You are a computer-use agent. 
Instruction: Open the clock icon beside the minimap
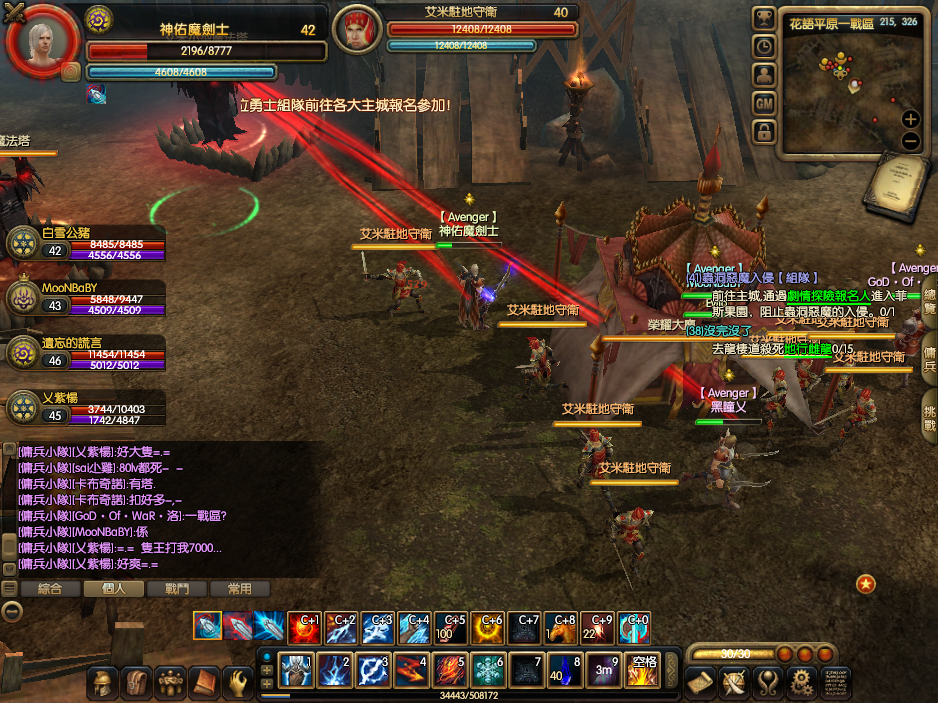(x=764, y=47)
